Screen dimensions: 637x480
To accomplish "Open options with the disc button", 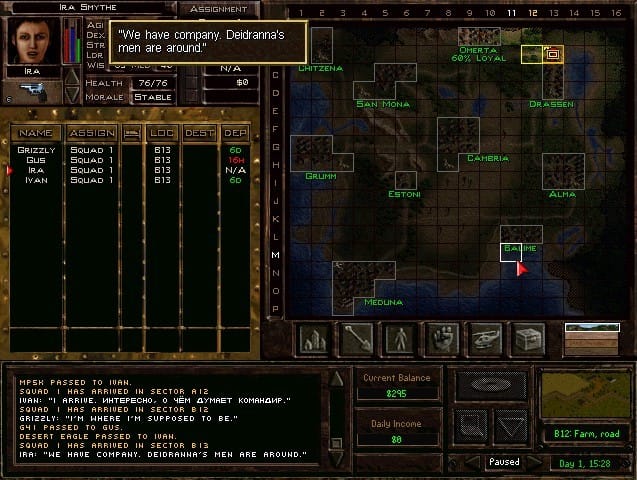I will 492,385.
